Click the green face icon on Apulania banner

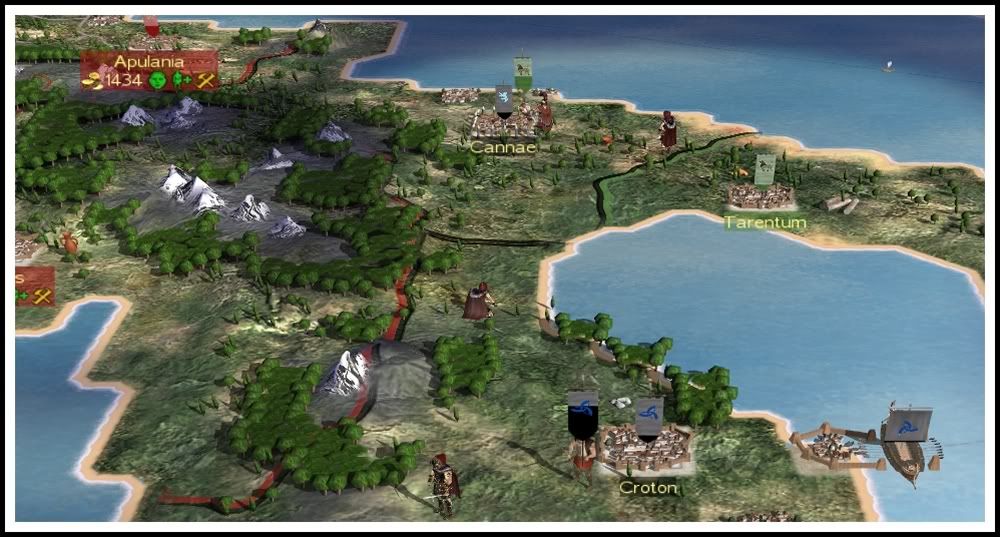157,80
